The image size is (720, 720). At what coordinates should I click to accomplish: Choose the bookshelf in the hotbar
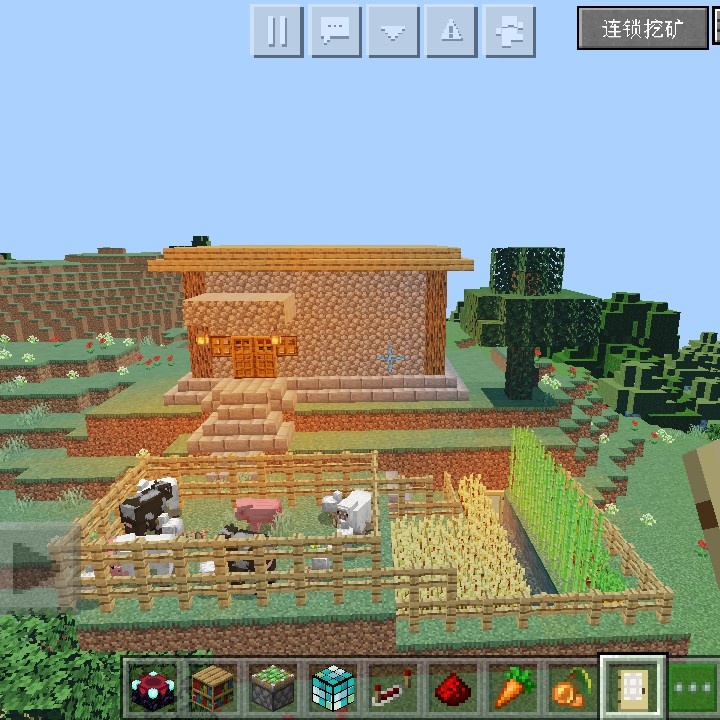click(211, 688)
